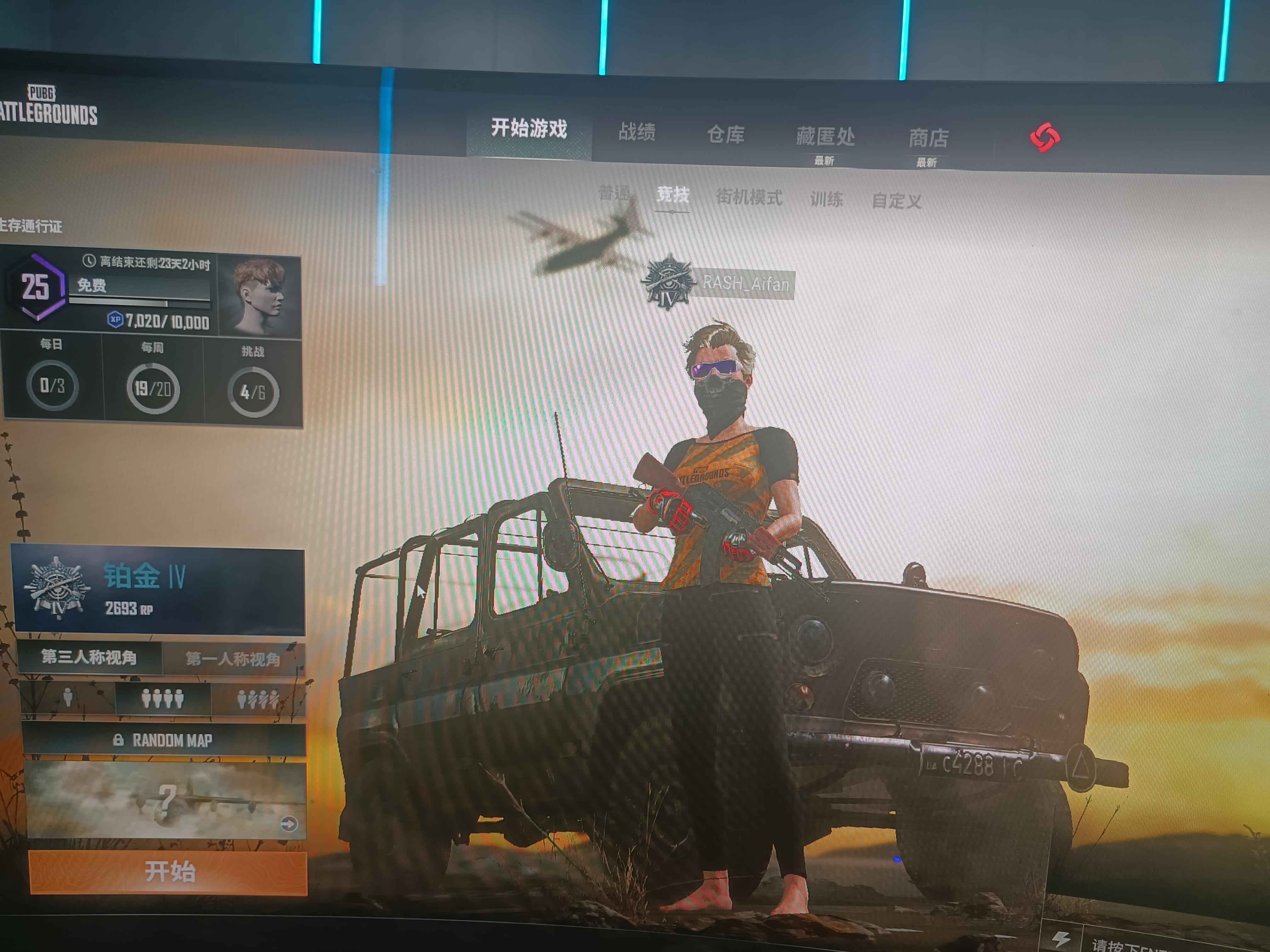Viewport: 1270px width, 952px height.
Task: Open the 训练 training mode
Action: tap(826, 200)
